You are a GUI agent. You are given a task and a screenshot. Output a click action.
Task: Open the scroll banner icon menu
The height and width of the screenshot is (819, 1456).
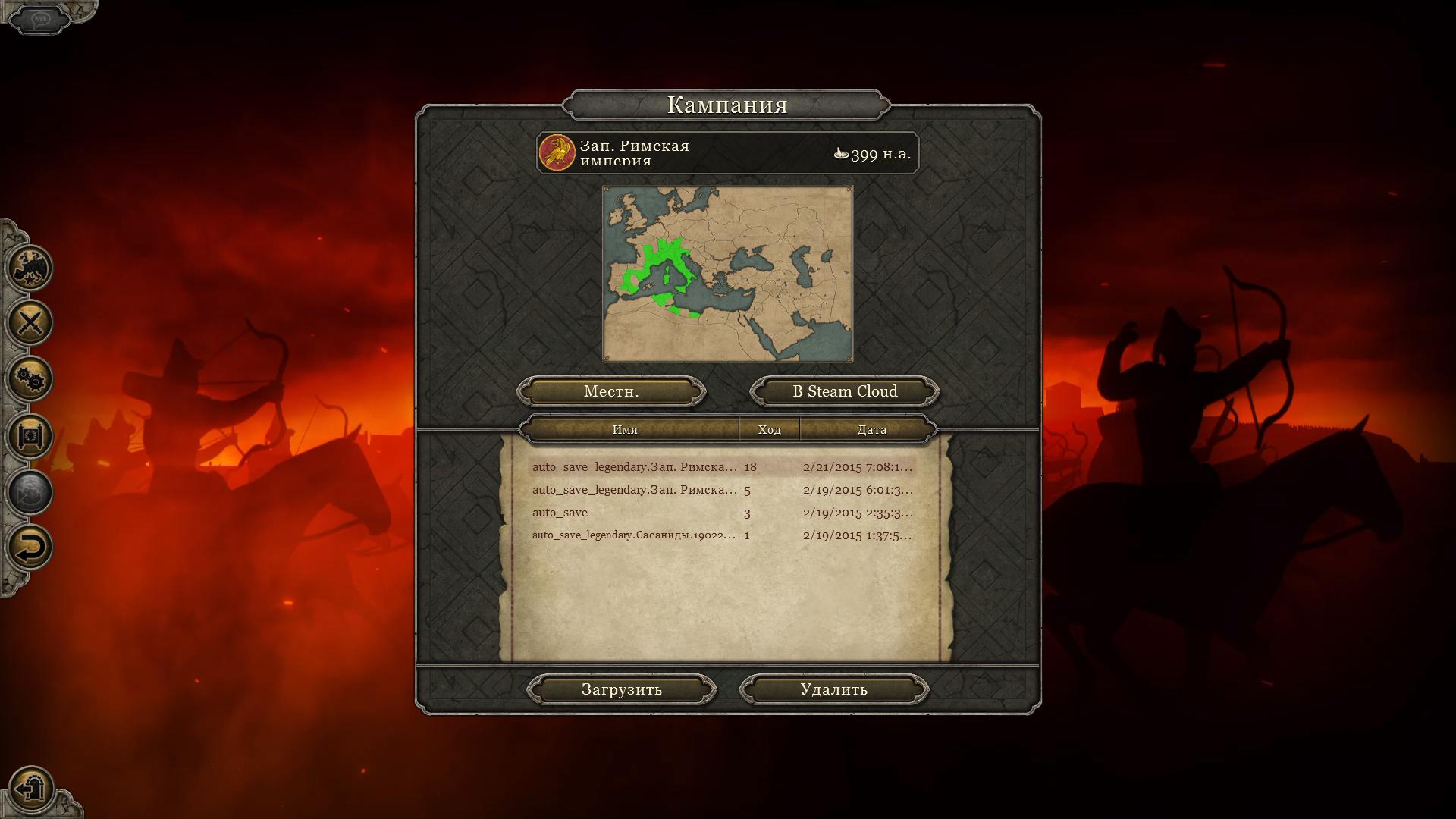(30, 436)
